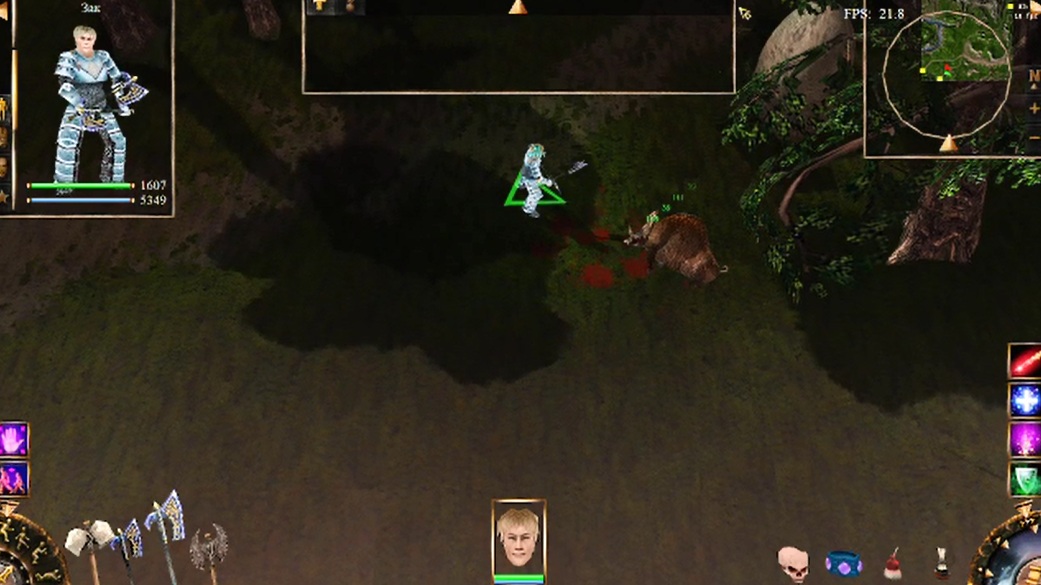1041x585 pixels.
Task: Click the blond hero face portrait
Action: click(x=518, y=538)
